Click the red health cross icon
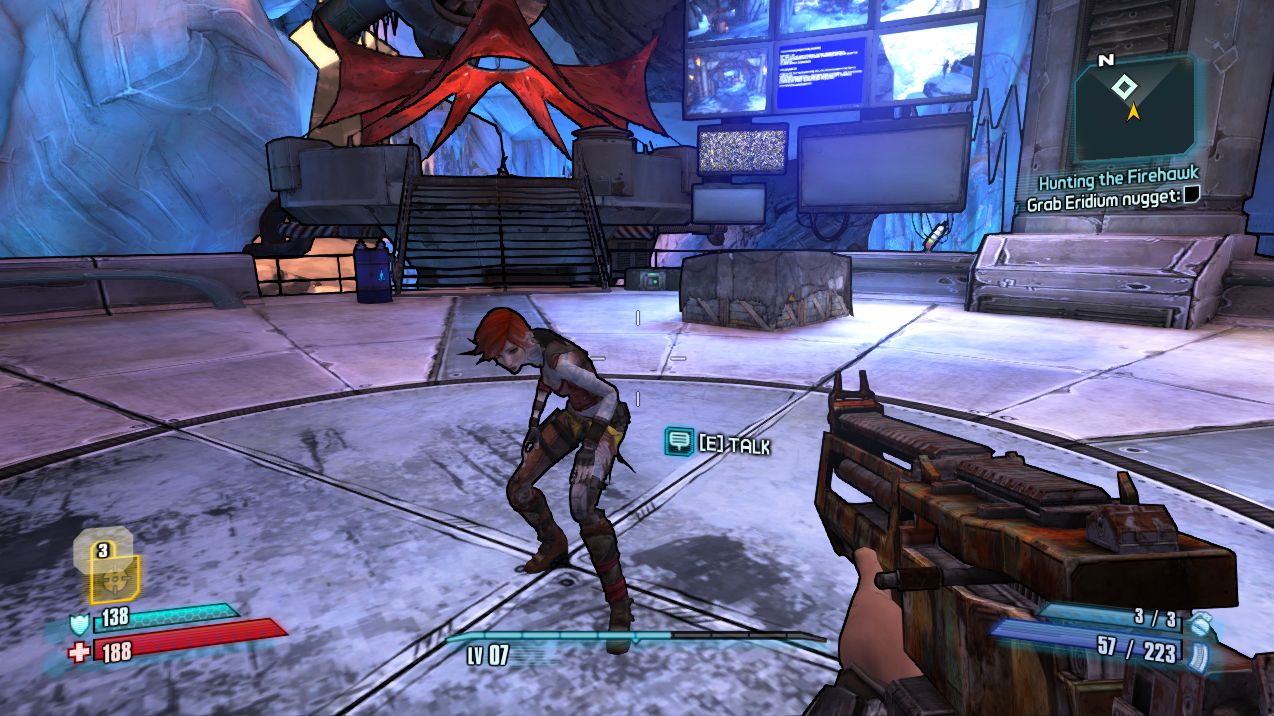The height and width of the screenshot is (716, 1274). tap(79, 652)
